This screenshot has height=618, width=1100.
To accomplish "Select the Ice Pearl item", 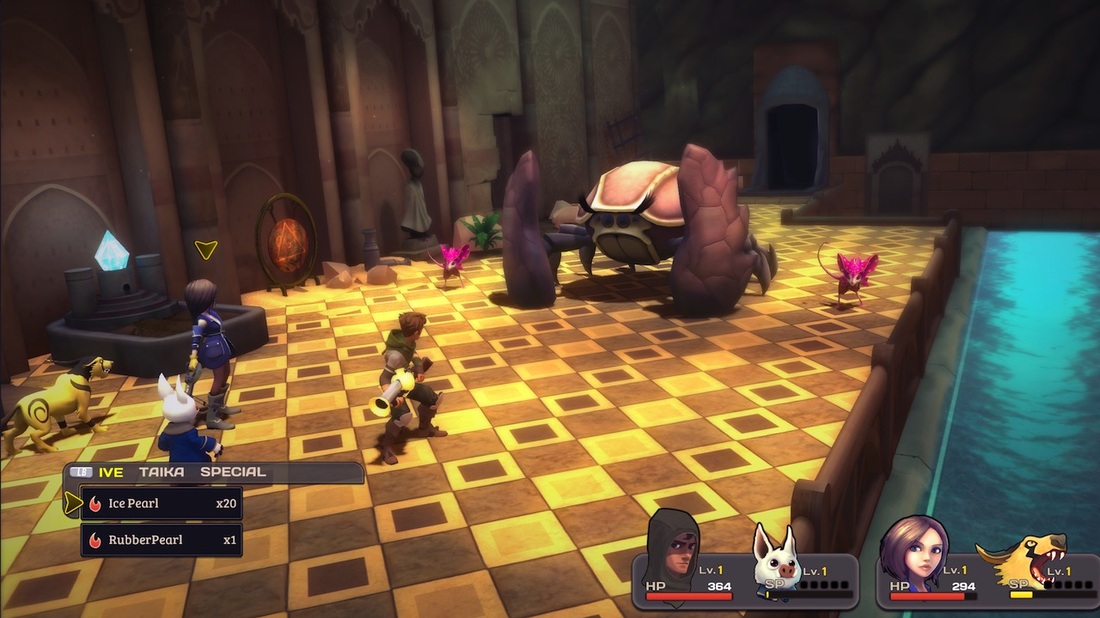I will pyautogui.click(x=161, y=503).
